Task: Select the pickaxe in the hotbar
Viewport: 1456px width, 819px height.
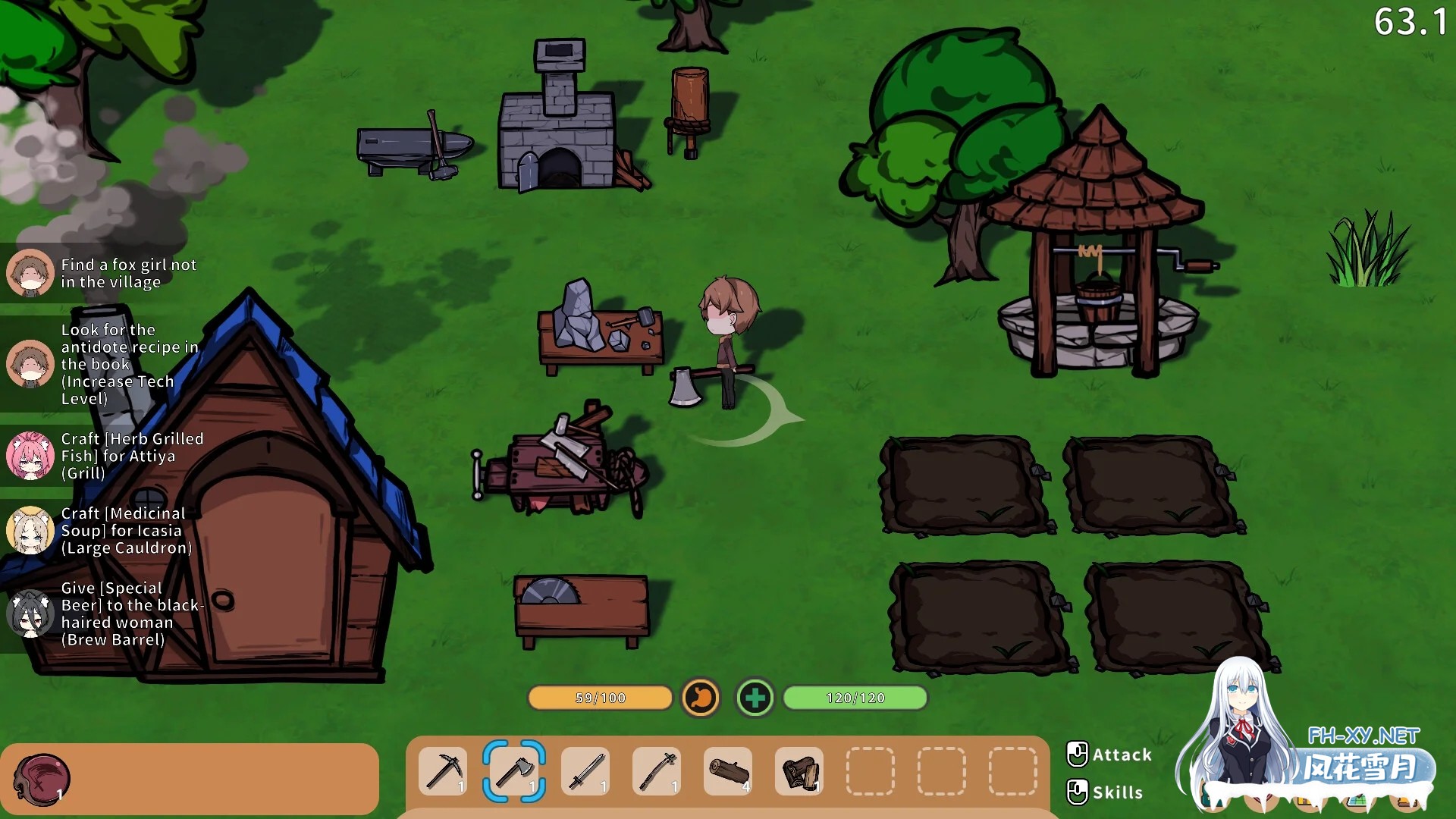Action: (x=444, y=771)
